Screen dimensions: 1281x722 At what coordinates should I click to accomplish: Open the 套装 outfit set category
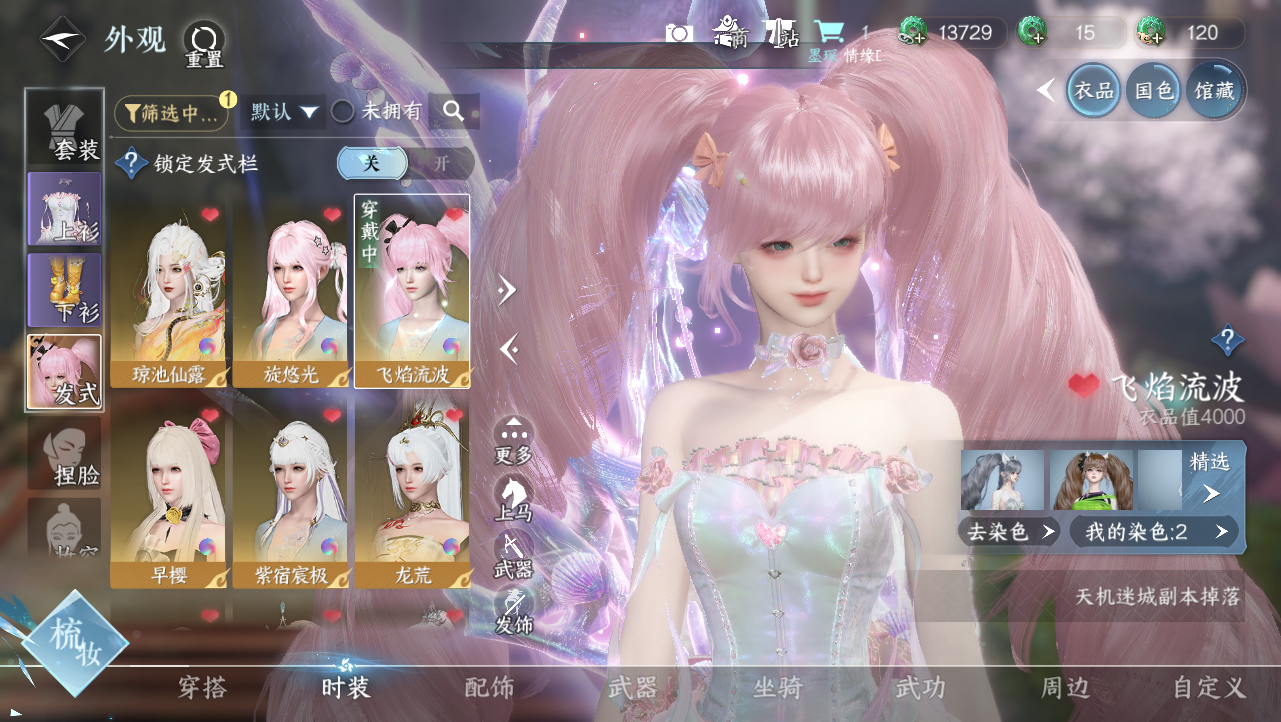click(x=65, y=126)
